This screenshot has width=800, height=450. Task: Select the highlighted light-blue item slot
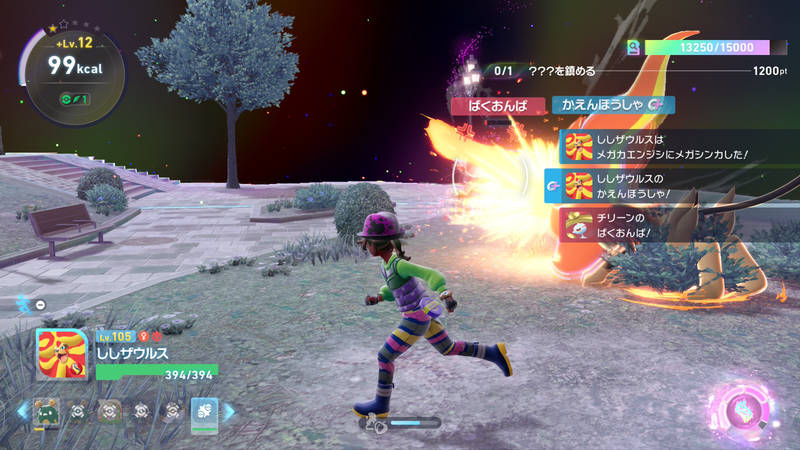tap(204, 411)
